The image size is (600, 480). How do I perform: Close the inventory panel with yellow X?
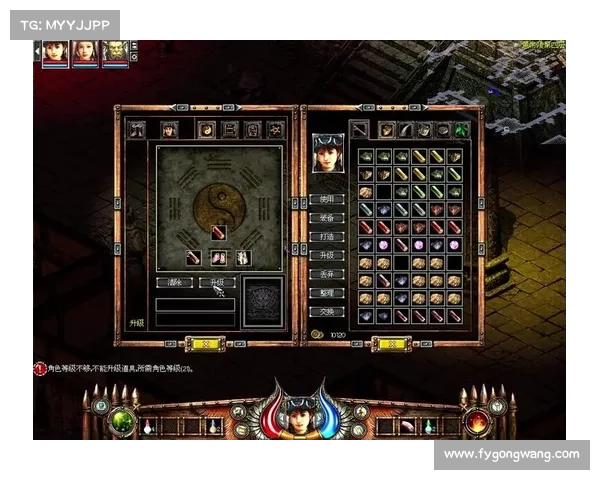[x=391, y=344]
